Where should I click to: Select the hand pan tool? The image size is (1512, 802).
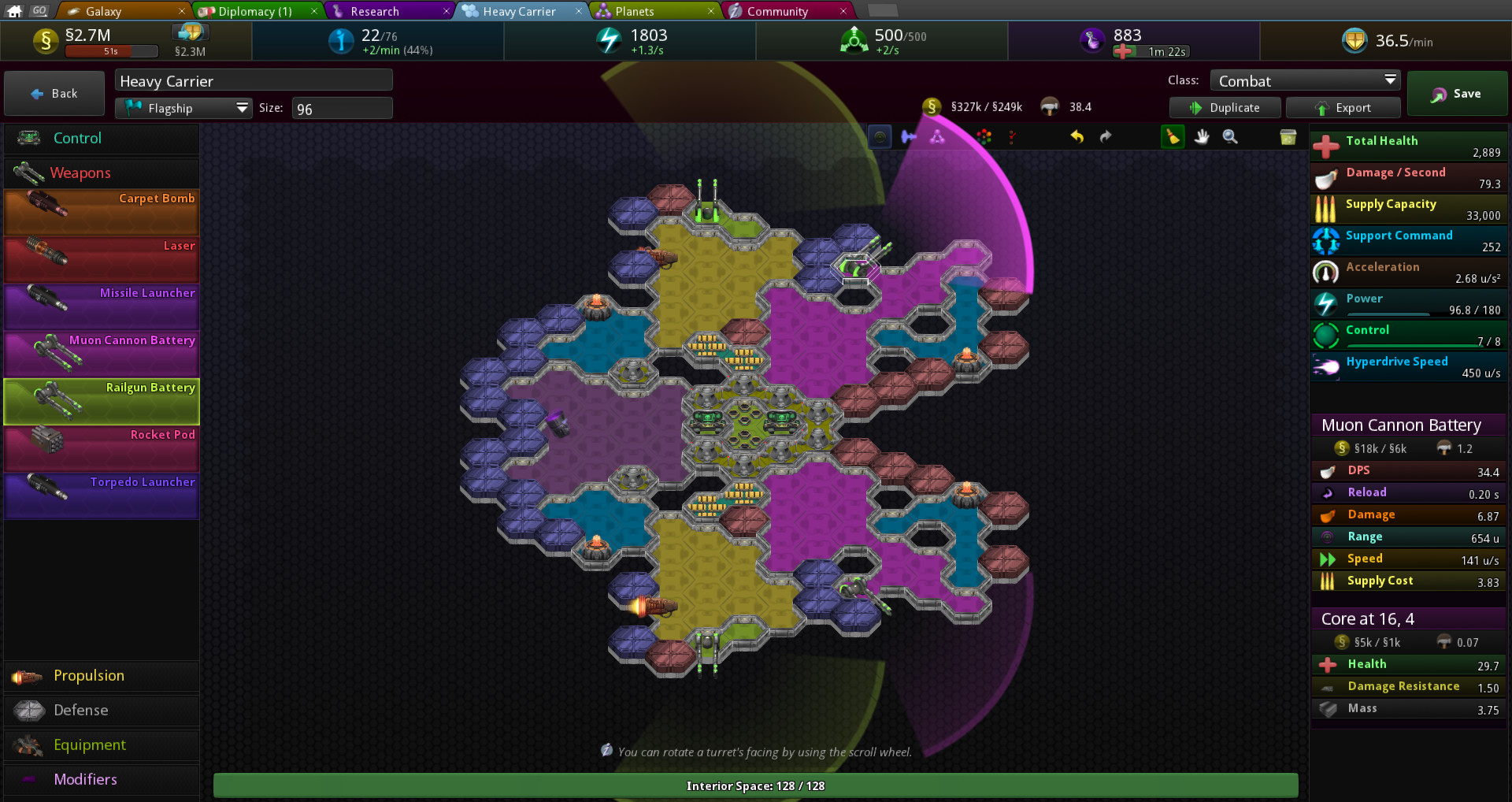(1201, 136)
